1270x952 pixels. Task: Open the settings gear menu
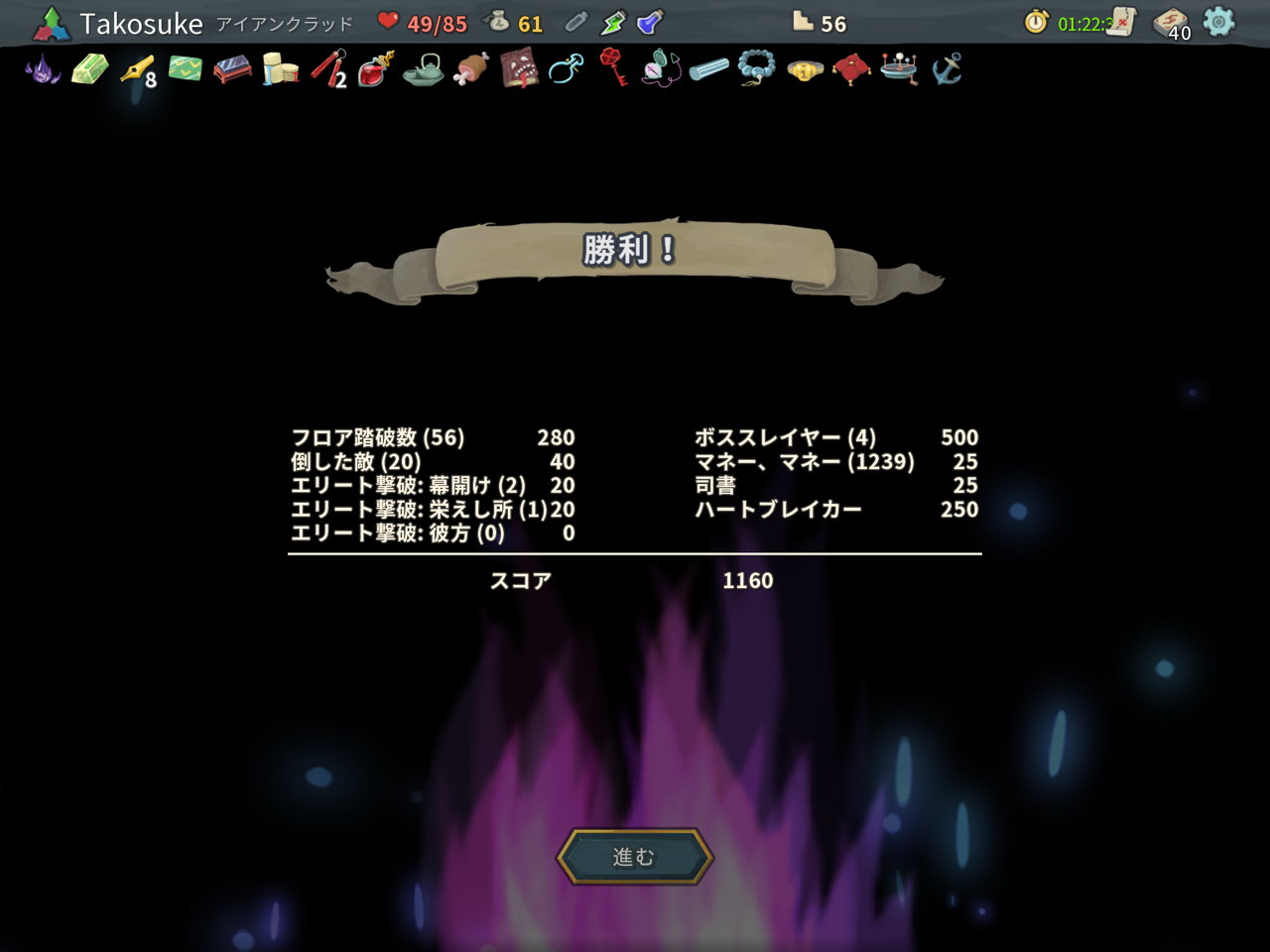coord(1219,20)
